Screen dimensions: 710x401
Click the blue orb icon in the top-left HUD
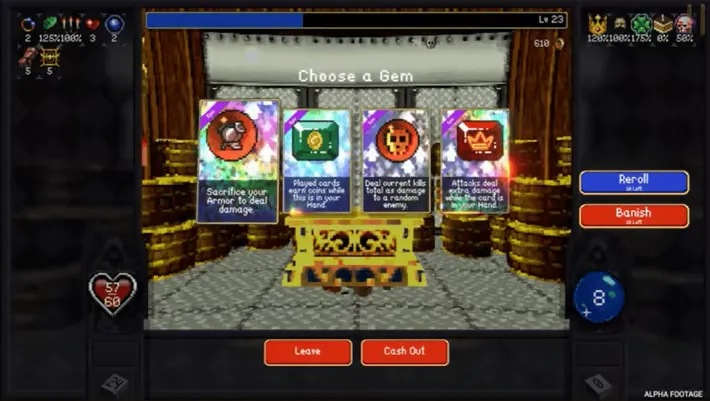click(113, 23)
